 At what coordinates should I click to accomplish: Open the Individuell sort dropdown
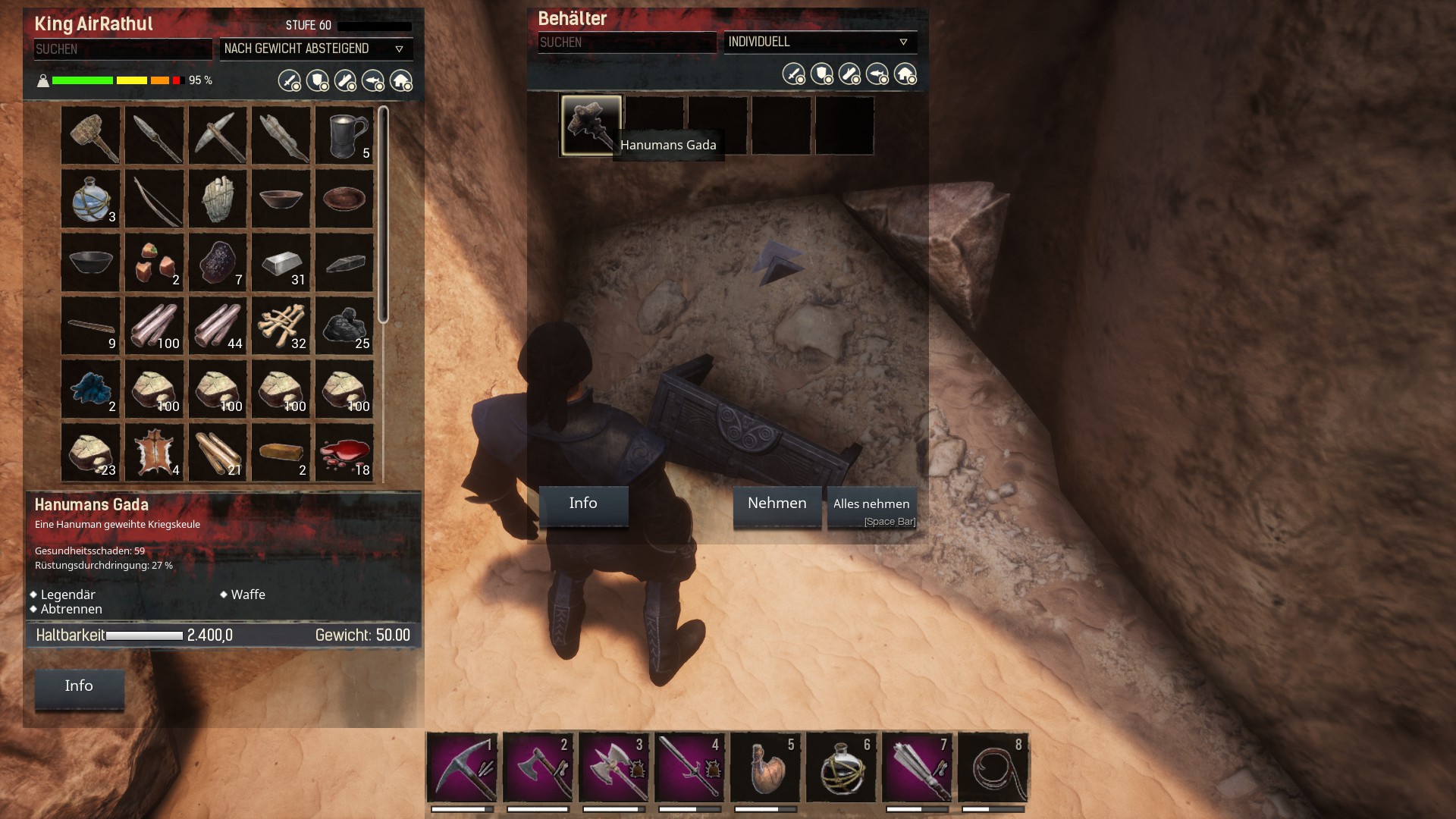point(820,42)
